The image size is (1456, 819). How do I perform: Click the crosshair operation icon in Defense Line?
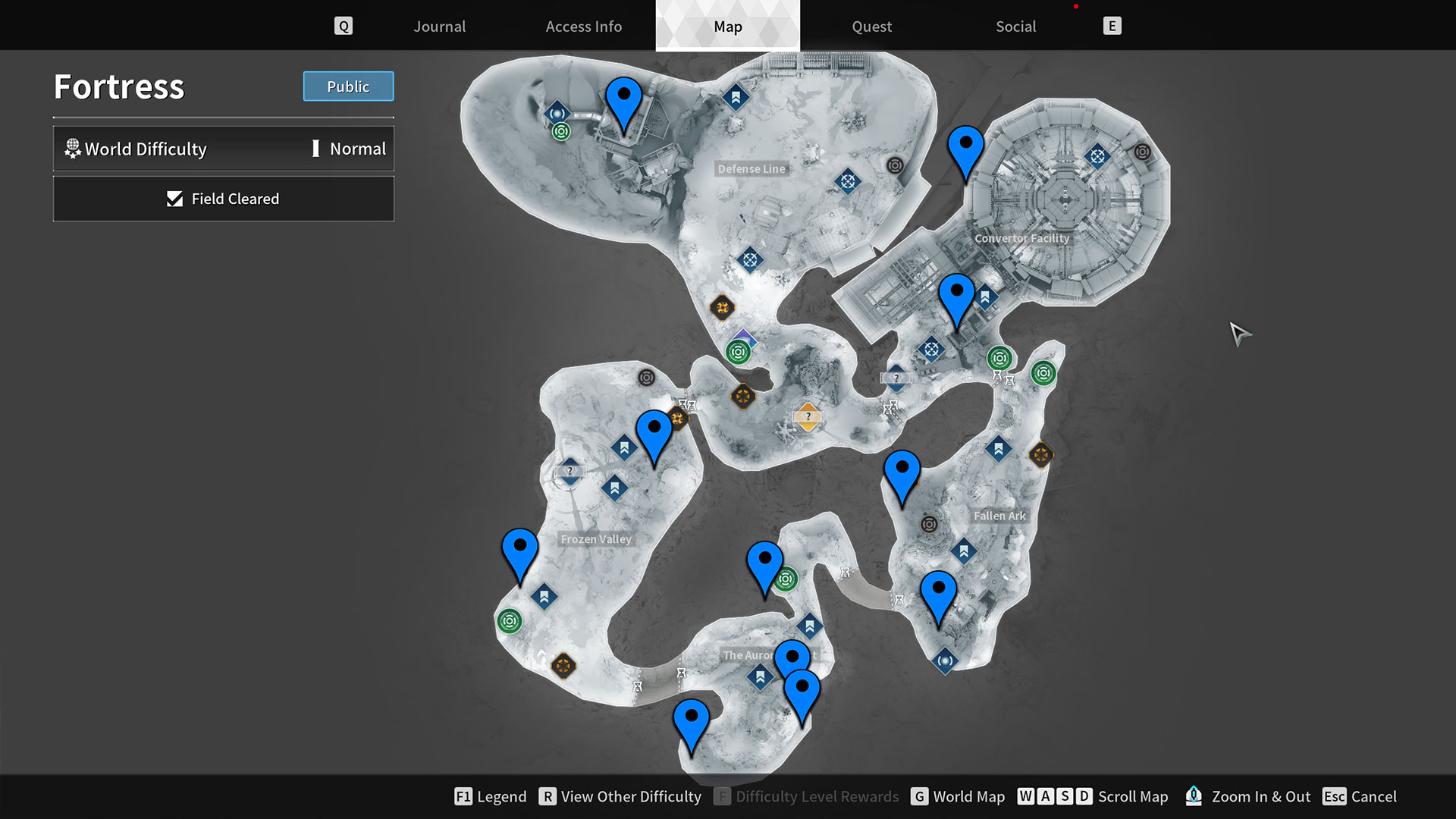click(847, 183)
